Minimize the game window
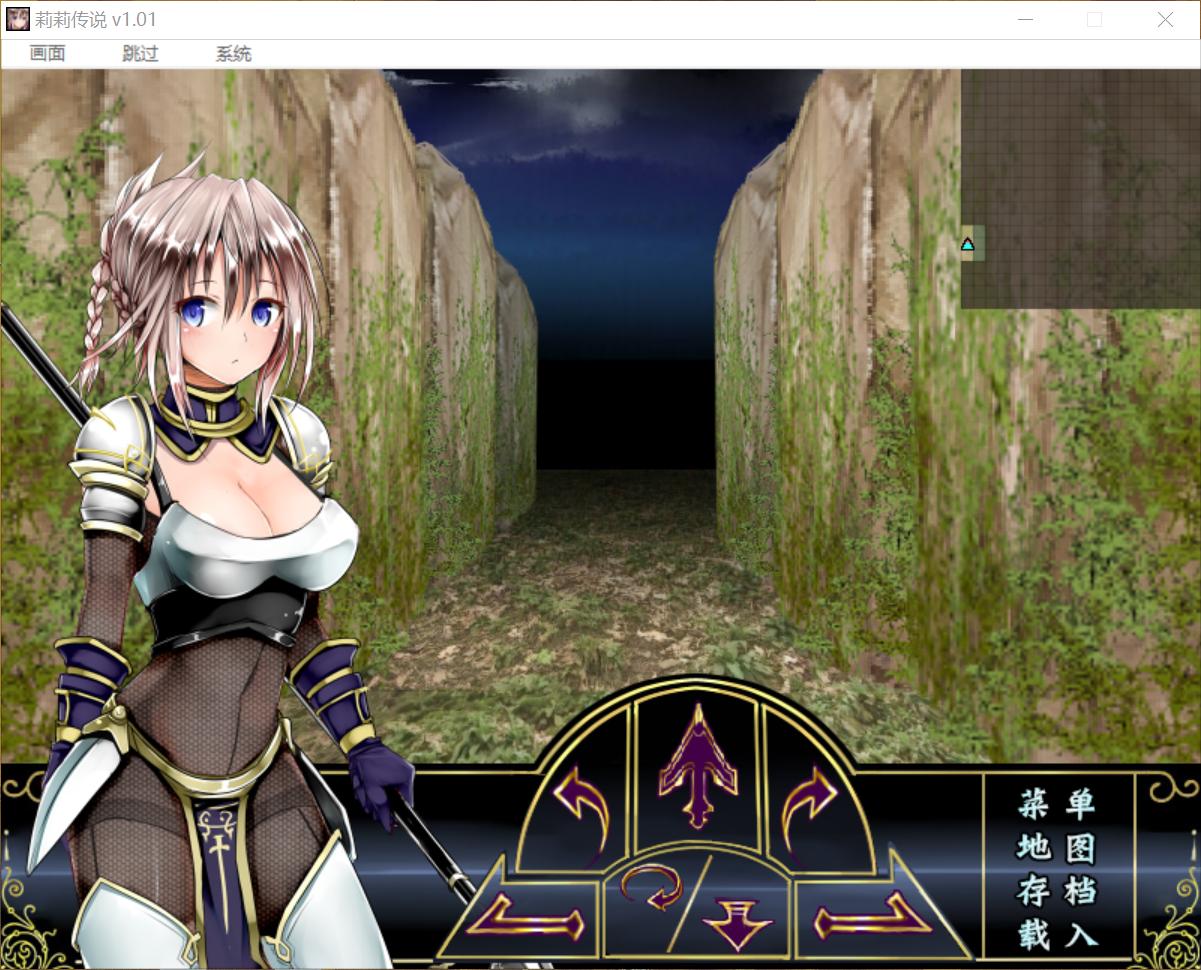The height and width of the screenshot is (970, 1201). 1025,20
